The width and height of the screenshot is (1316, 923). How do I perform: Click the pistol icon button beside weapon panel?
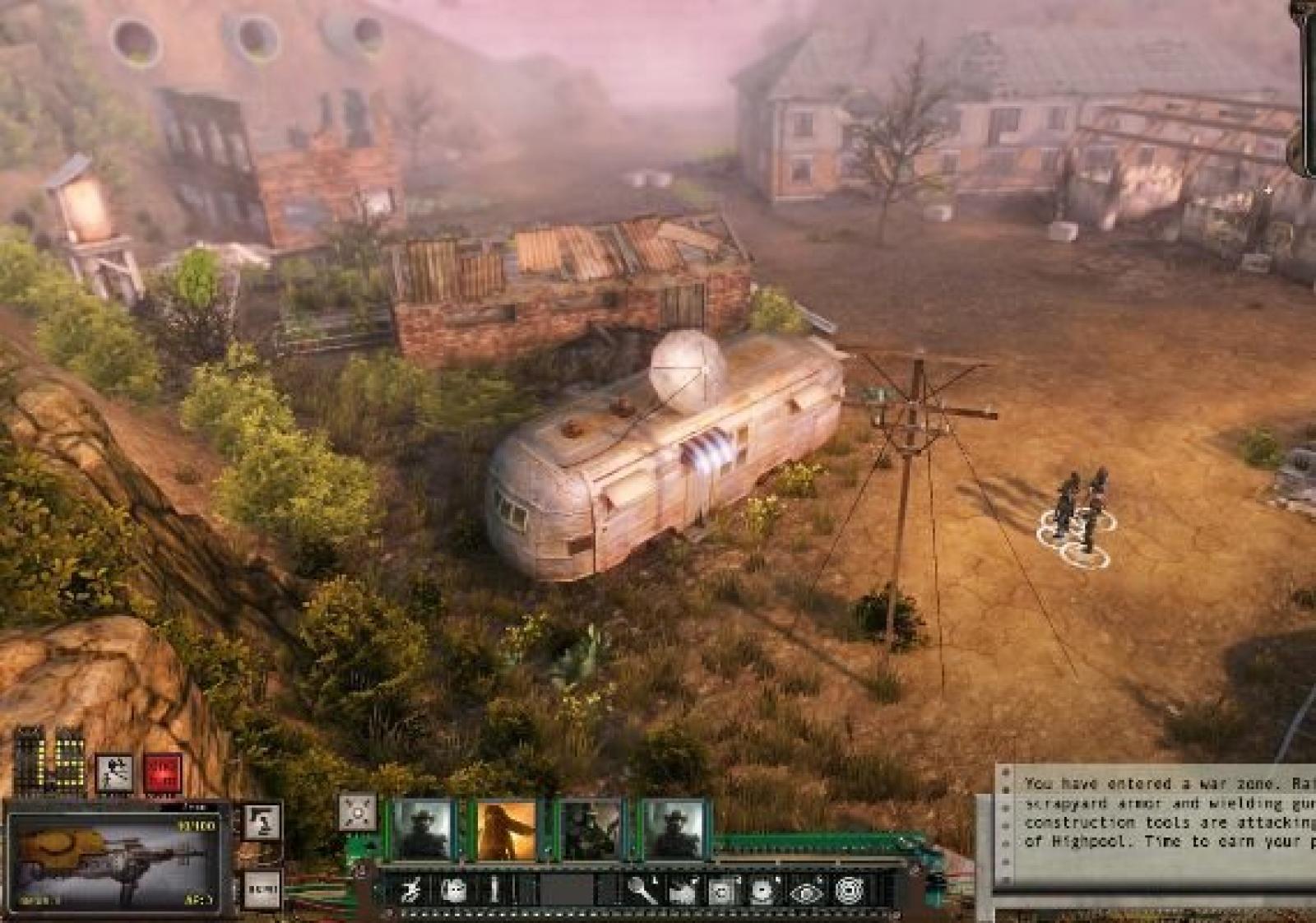(262, 822)
